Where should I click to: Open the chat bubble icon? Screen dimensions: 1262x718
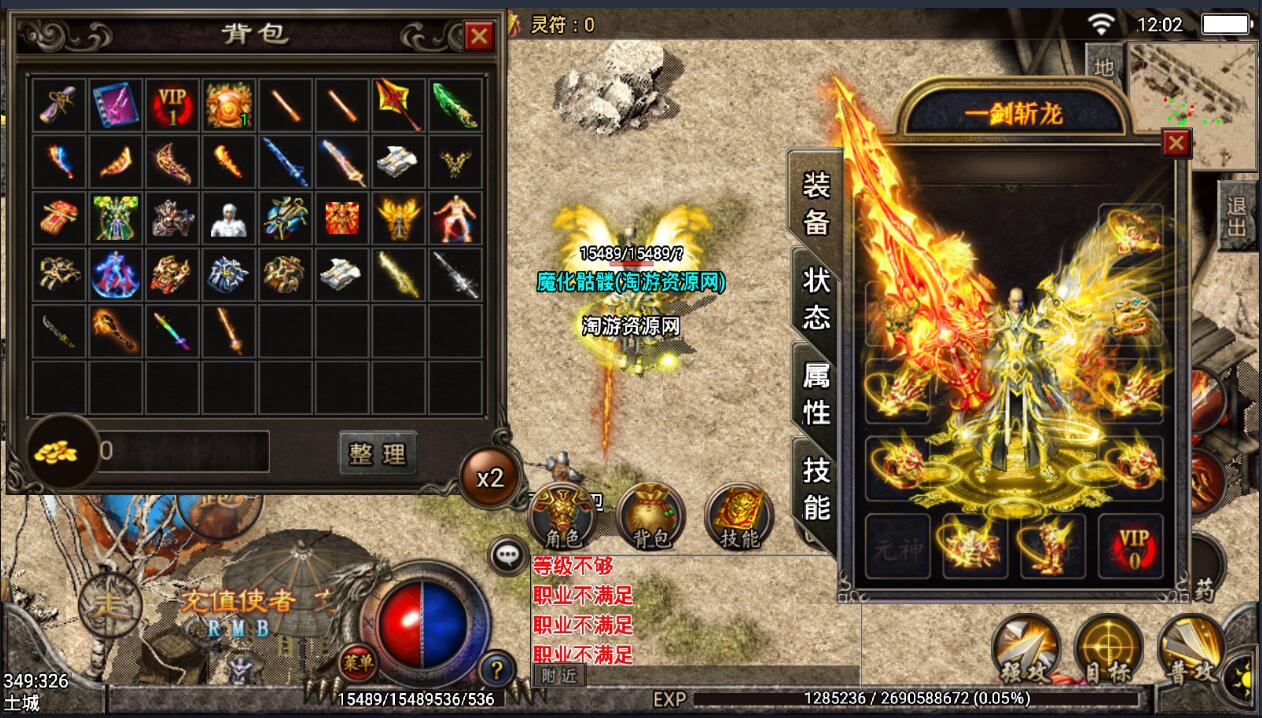(508, 554)
